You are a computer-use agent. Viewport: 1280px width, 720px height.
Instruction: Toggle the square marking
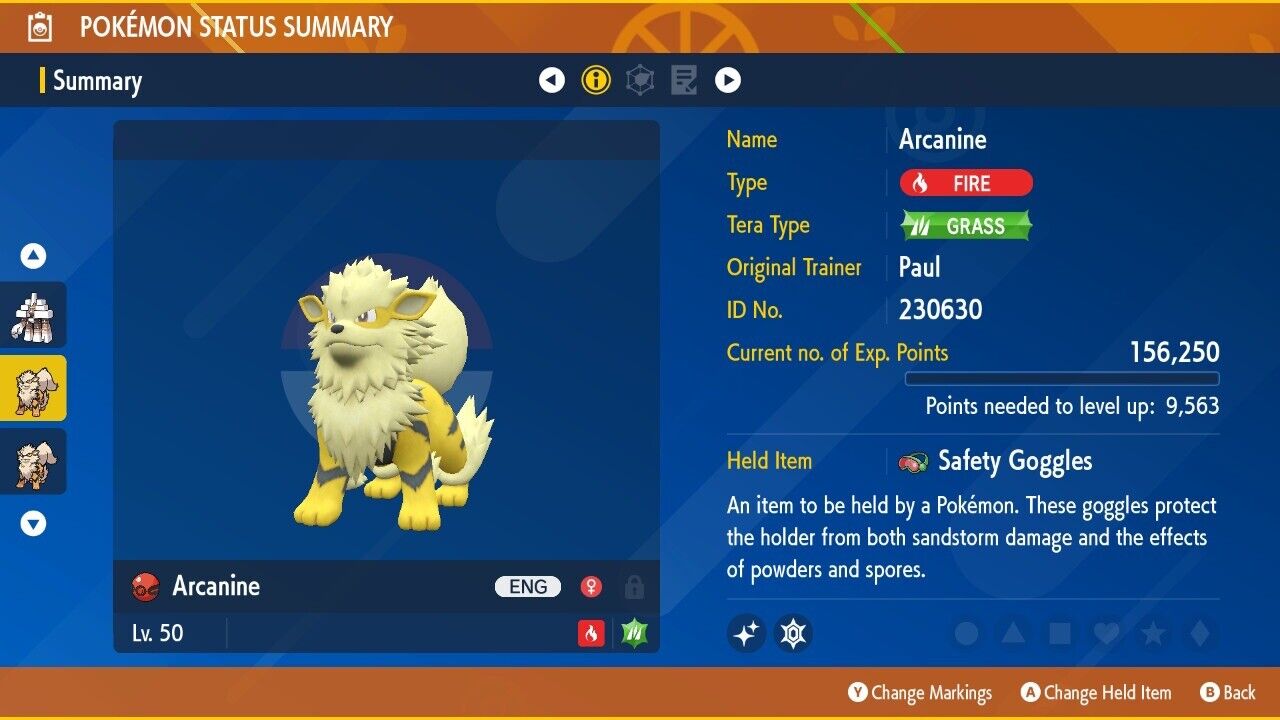[1058, 633]
